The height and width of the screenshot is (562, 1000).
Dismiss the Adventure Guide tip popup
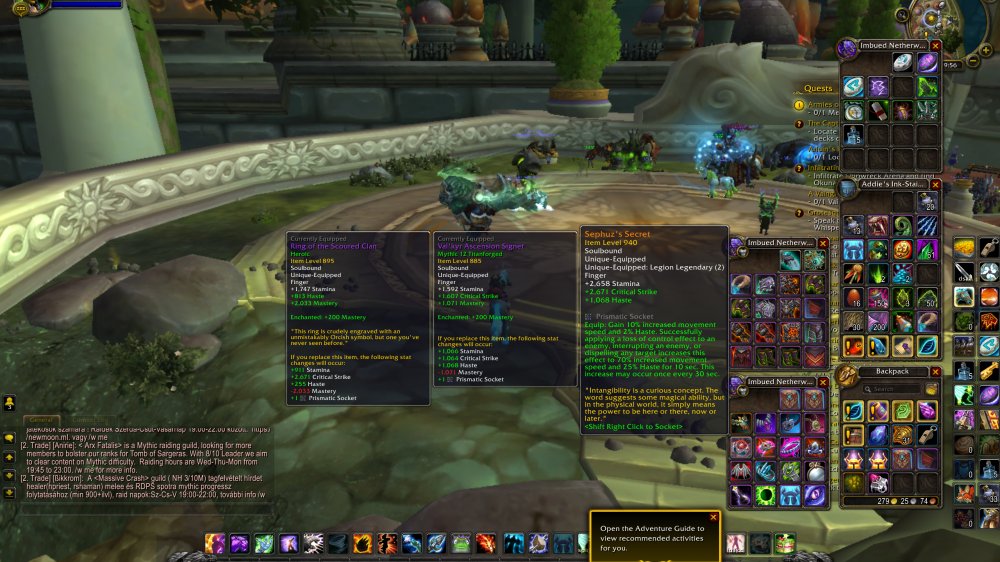(713, 517)
